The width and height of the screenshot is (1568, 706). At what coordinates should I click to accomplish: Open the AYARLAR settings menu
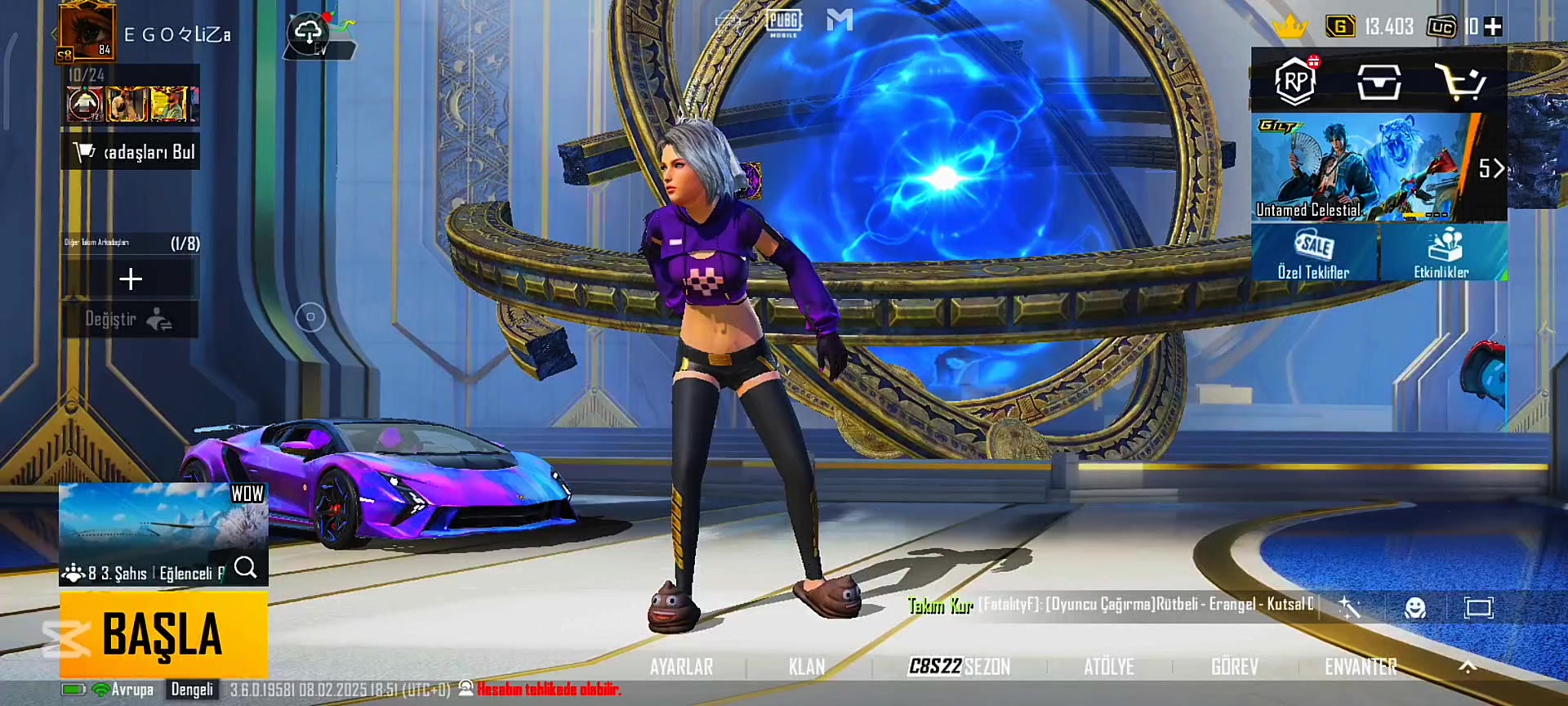coord(681,667)
